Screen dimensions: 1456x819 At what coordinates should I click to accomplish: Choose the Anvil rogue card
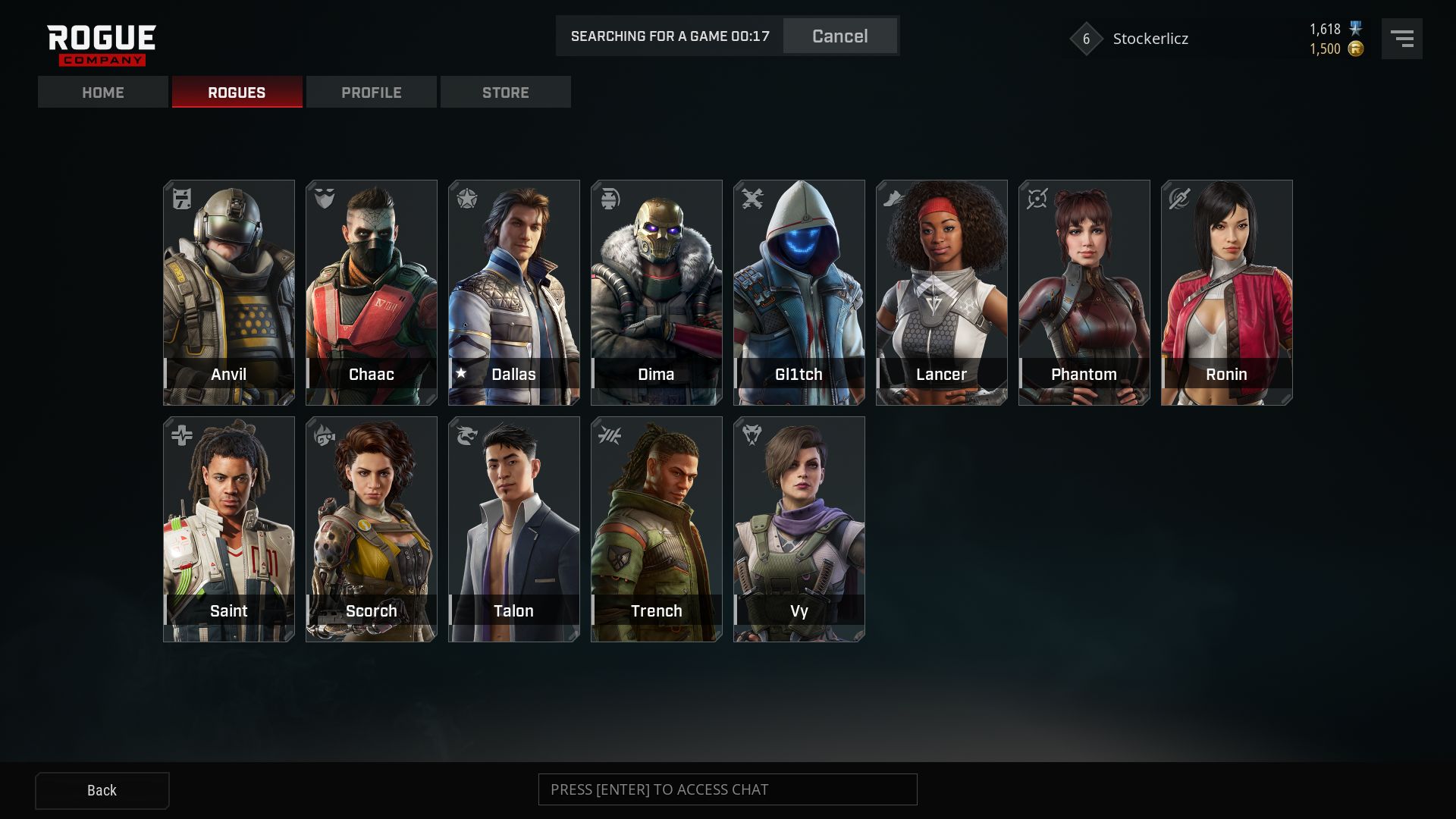click(229, 292)
